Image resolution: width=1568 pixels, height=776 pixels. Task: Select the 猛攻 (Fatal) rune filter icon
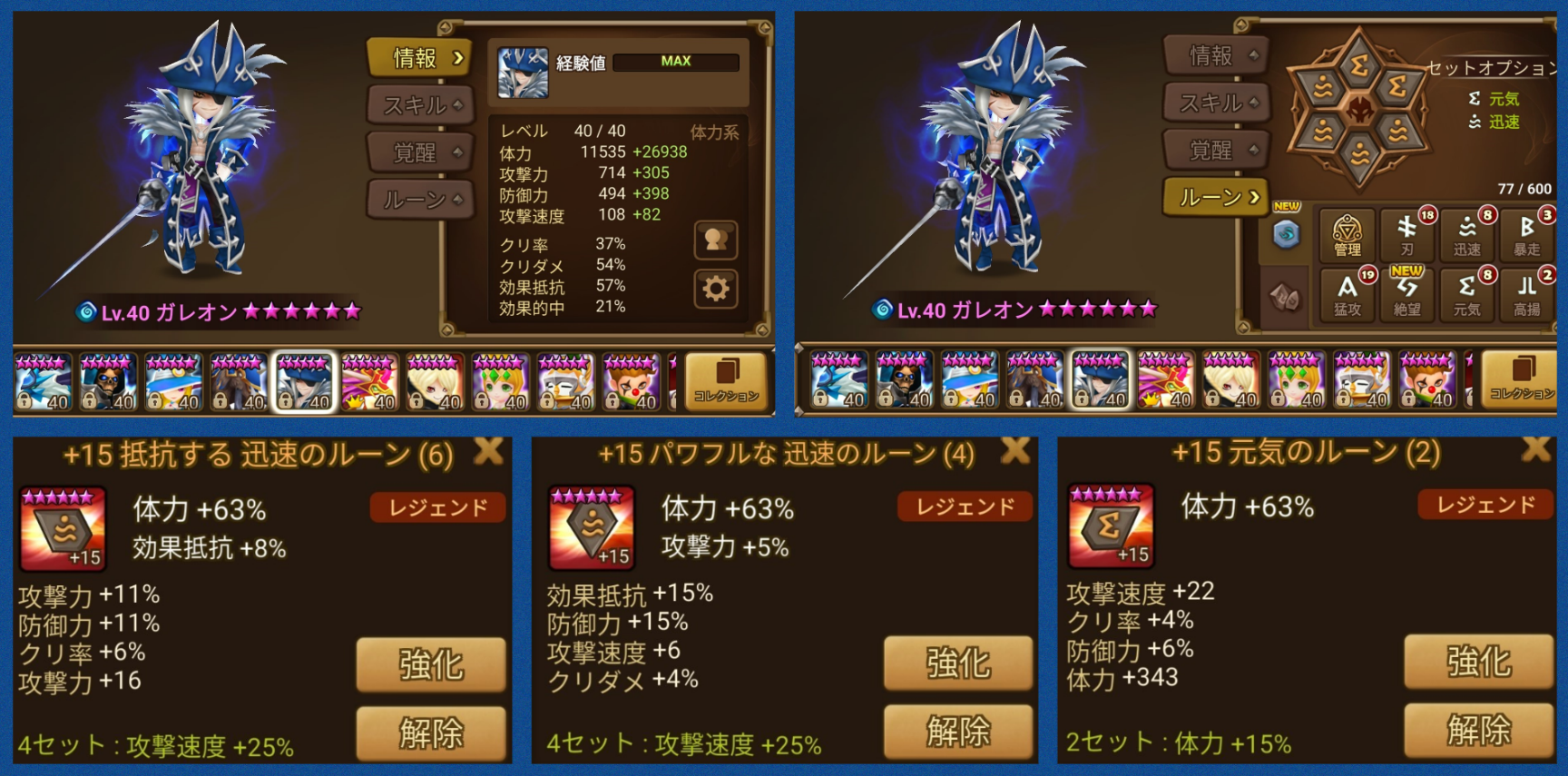[x=1347, y=292]
